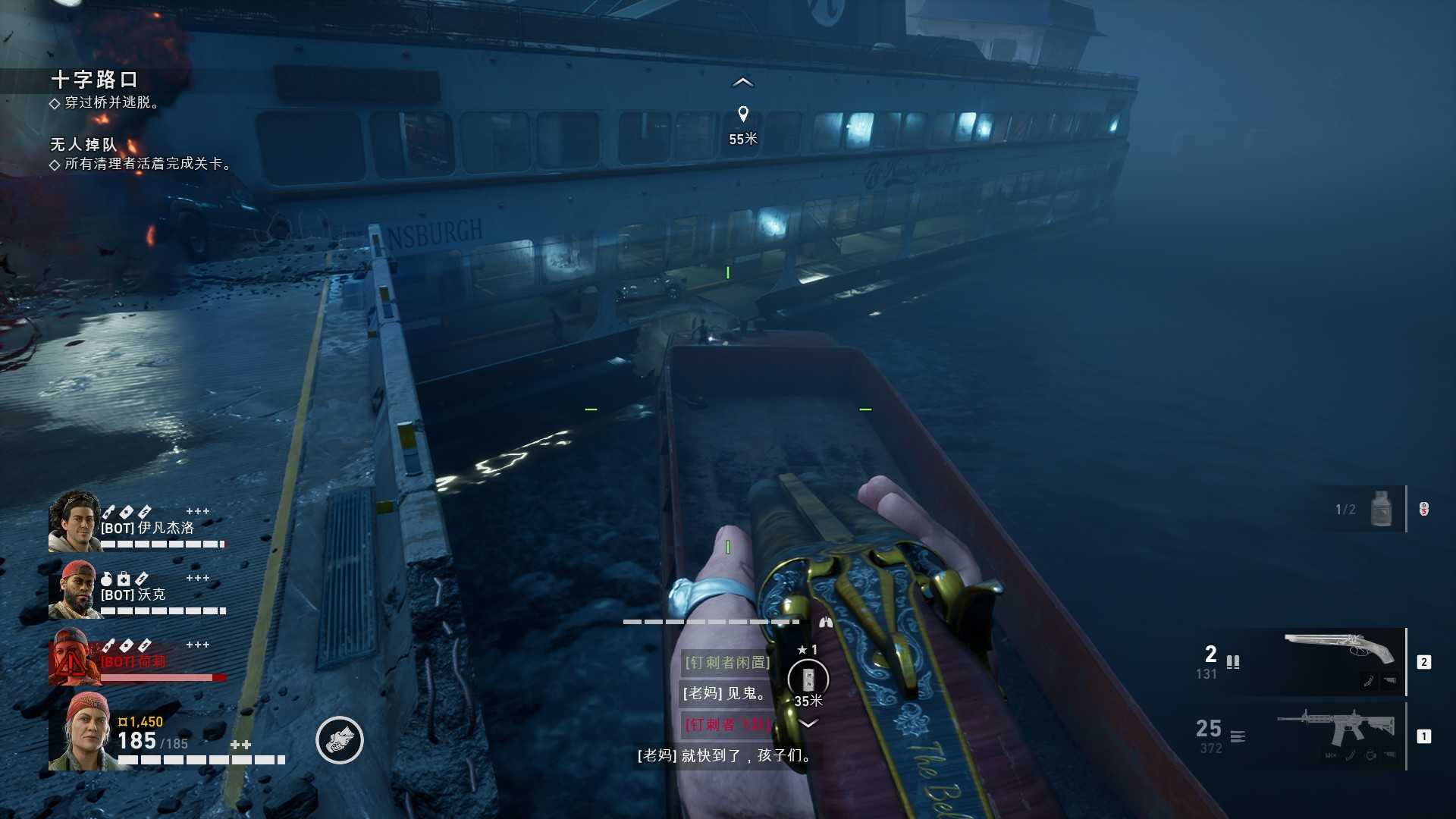Click the 35米 ammo waypoint marker
This screenshot has height=819, width=1456.
808,679
